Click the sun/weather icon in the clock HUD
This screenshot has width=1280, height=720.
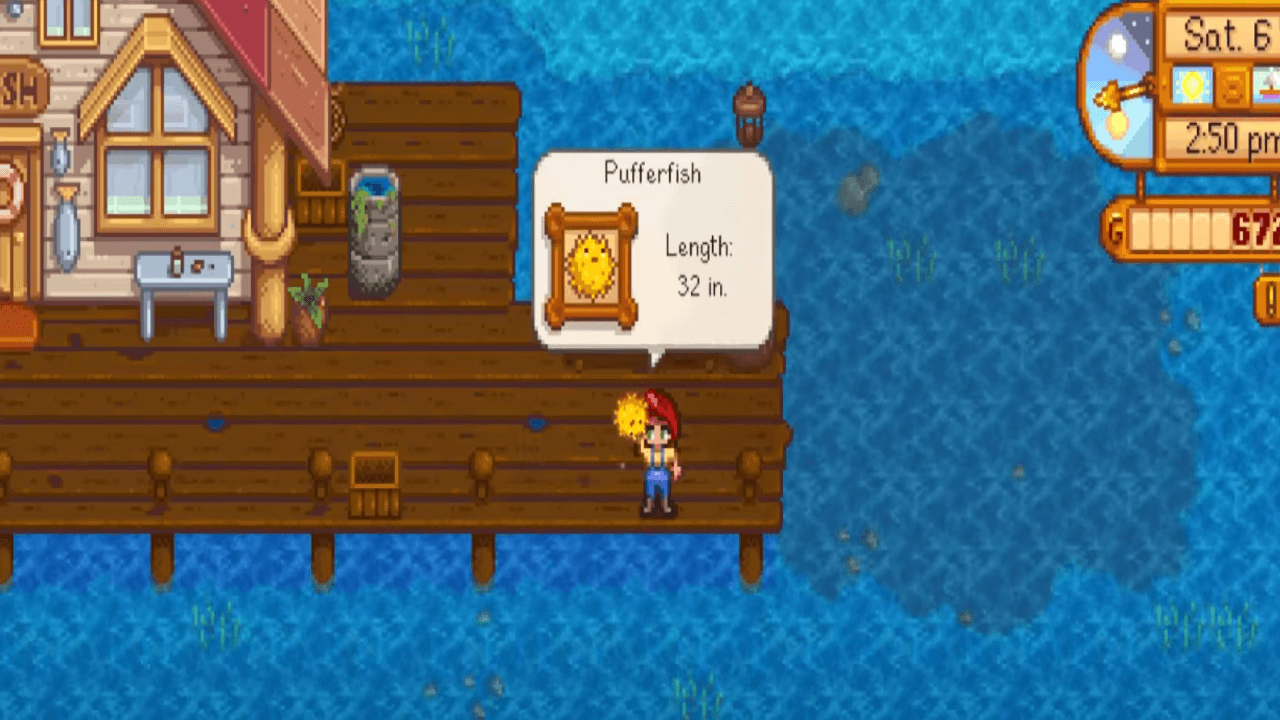point(1193,87)
